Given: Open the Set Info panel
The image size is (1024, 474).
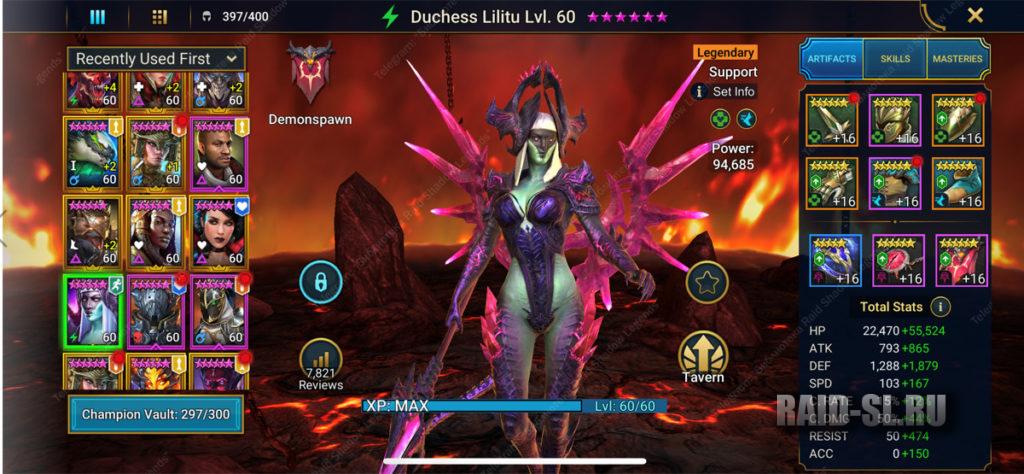Looking at the screenshot, I should [726, 91].
